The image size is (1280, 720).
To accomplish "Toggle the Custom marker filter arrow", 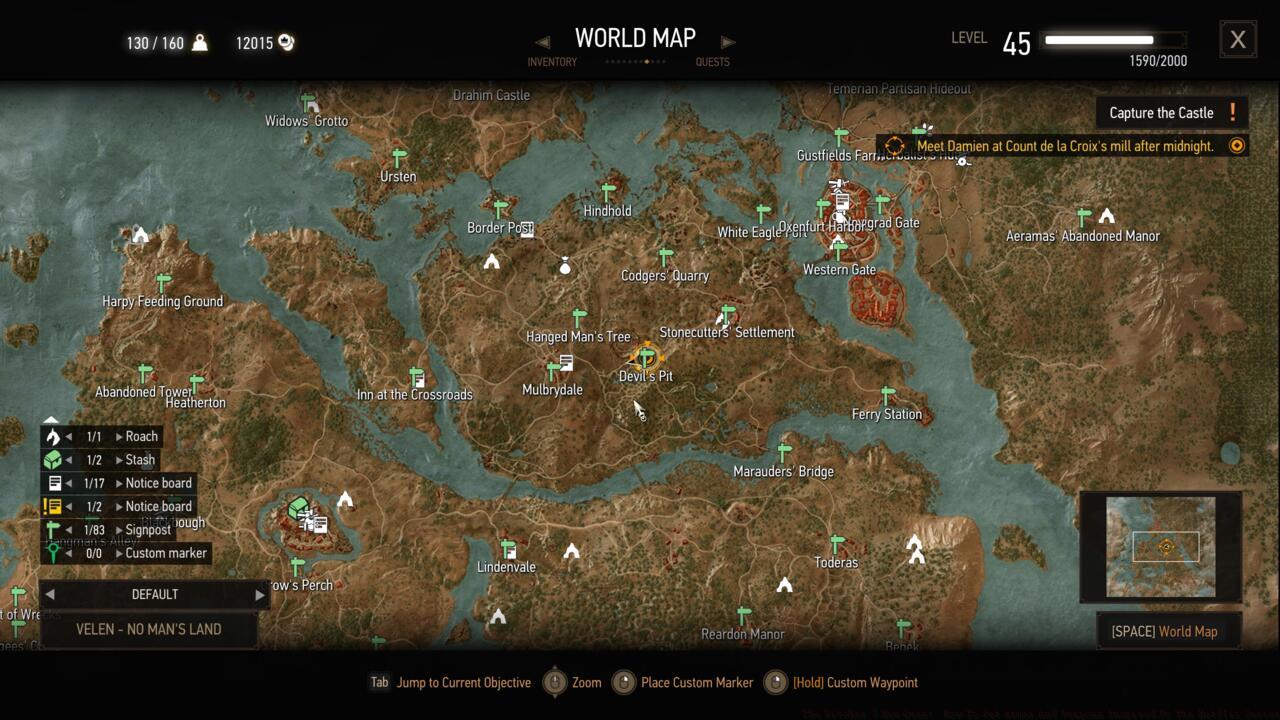I will tap(71, 553).
